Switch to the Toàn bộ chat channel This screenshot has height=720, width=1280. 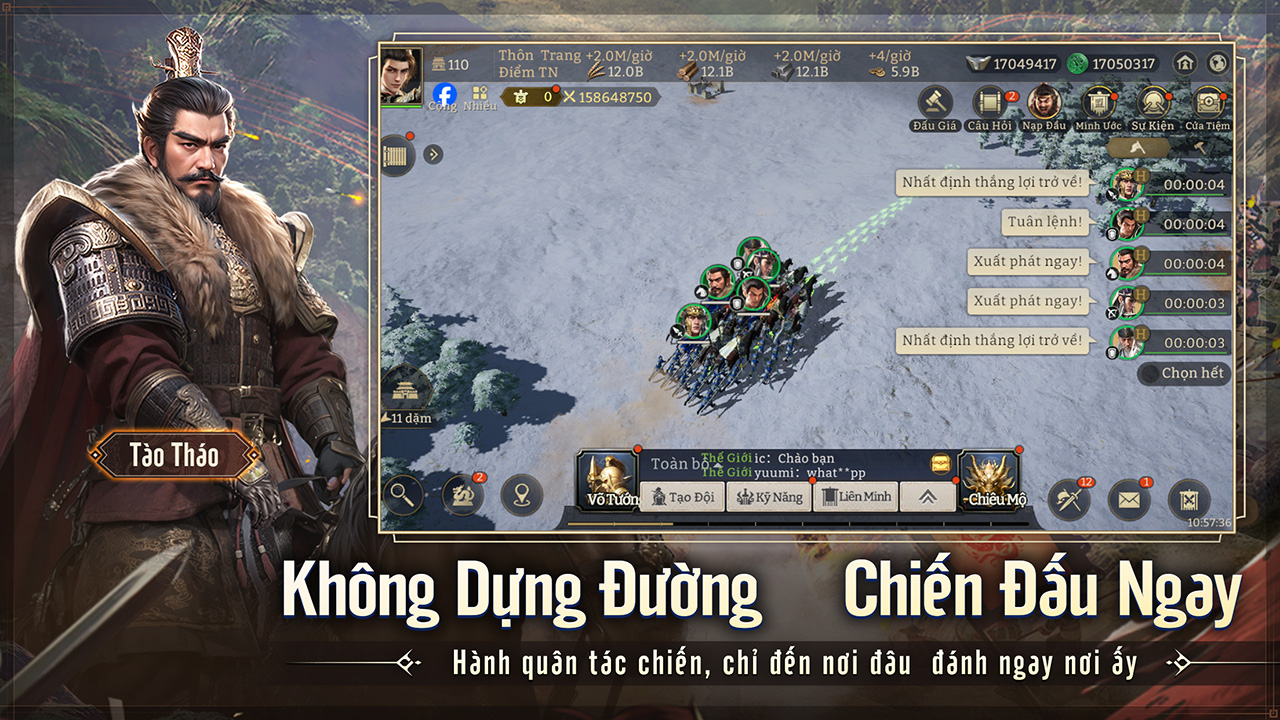(x=681, y=461)
